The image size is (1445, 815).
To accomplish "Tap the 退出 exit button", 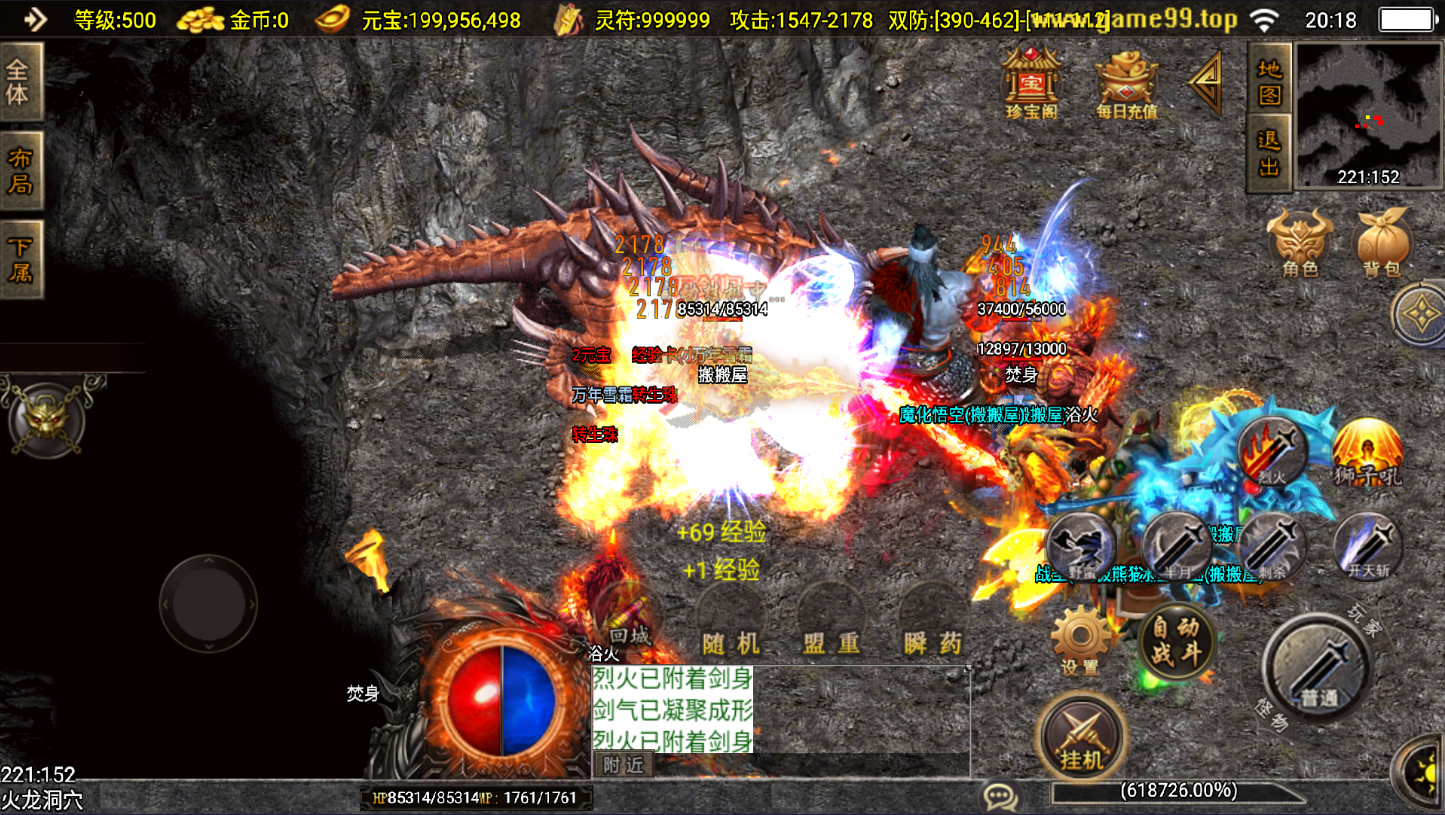I will click(1269, 153).
